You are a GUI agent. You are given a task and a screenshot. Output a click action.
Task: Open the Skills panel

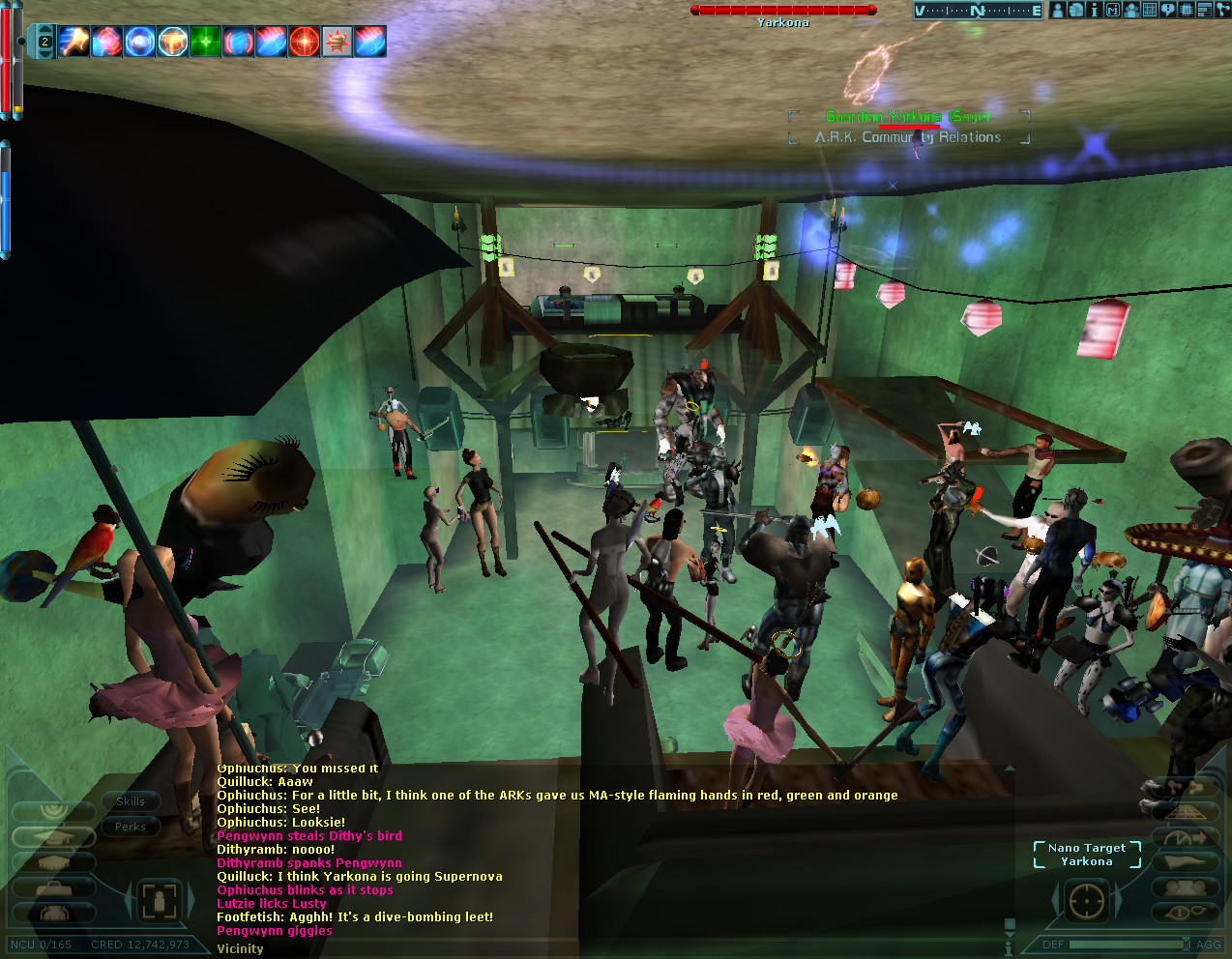pyautogui.click(x=131, y=801)
